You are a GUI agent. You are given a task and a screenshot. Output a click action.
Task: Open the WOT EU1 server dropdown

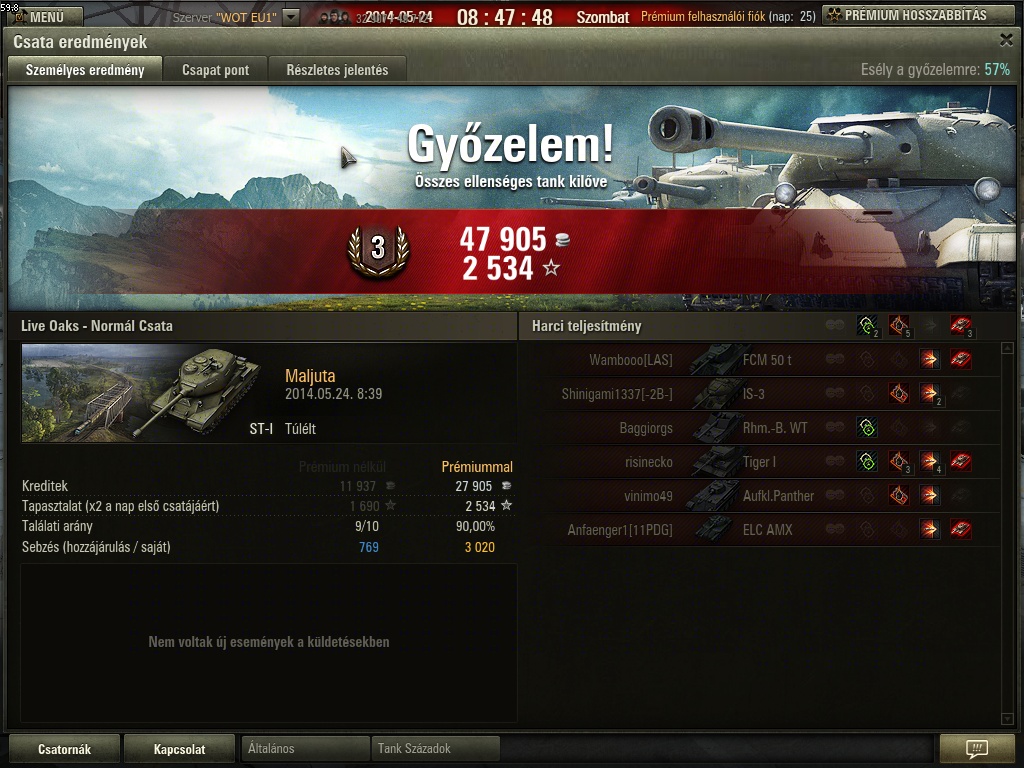click(x=291, y=17)
